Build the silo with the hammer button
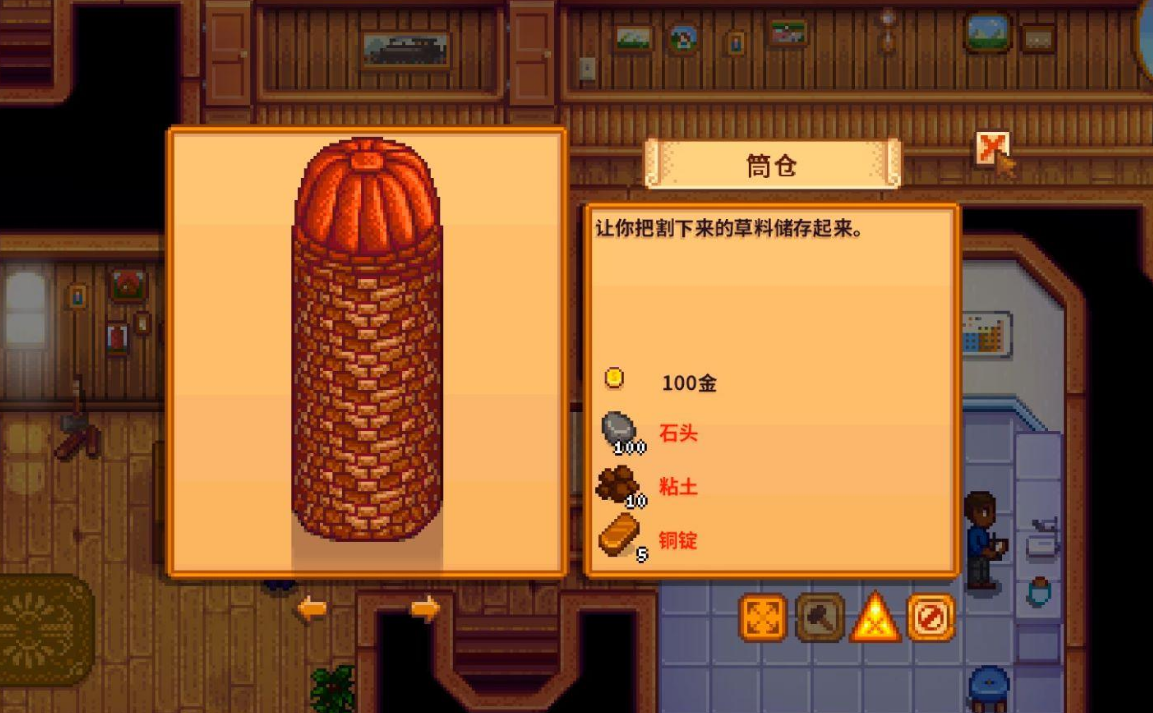The height and width of the screenshot is (713, 1153). (820, 618)
